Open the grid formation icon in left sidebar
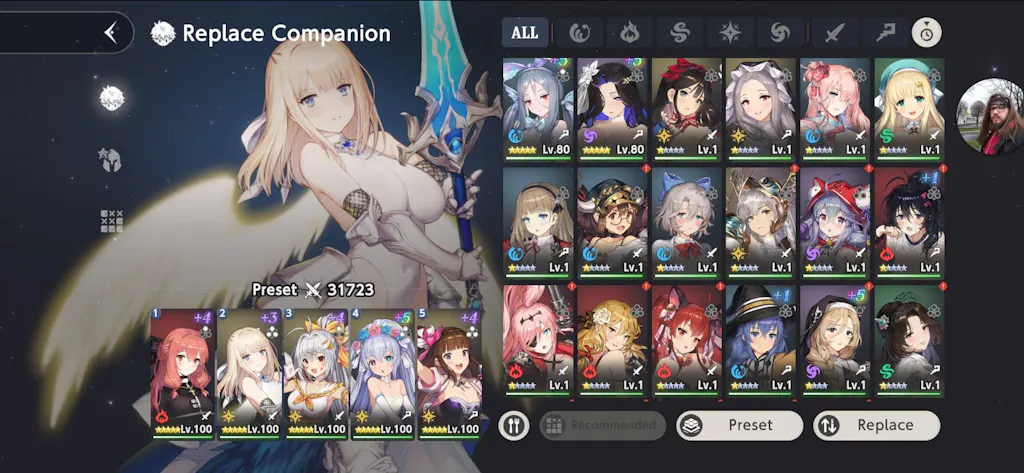The image size is (1024, 473). click(110, 221)
